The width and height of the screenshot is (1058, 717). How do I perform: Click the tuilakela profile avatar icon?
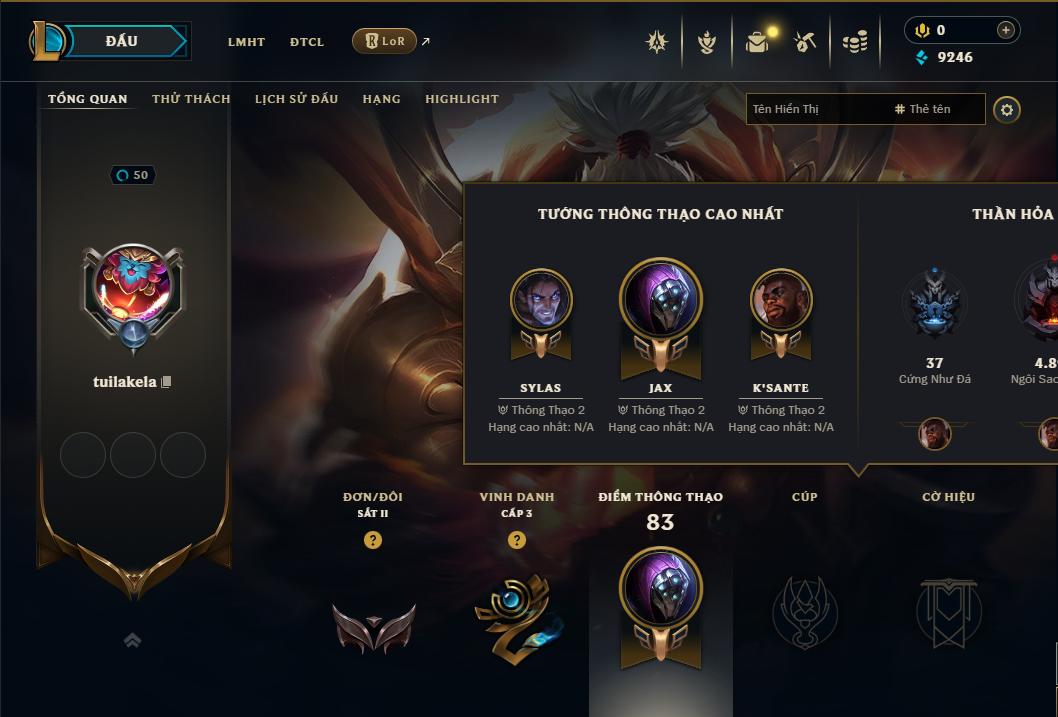tap(132, 286)
